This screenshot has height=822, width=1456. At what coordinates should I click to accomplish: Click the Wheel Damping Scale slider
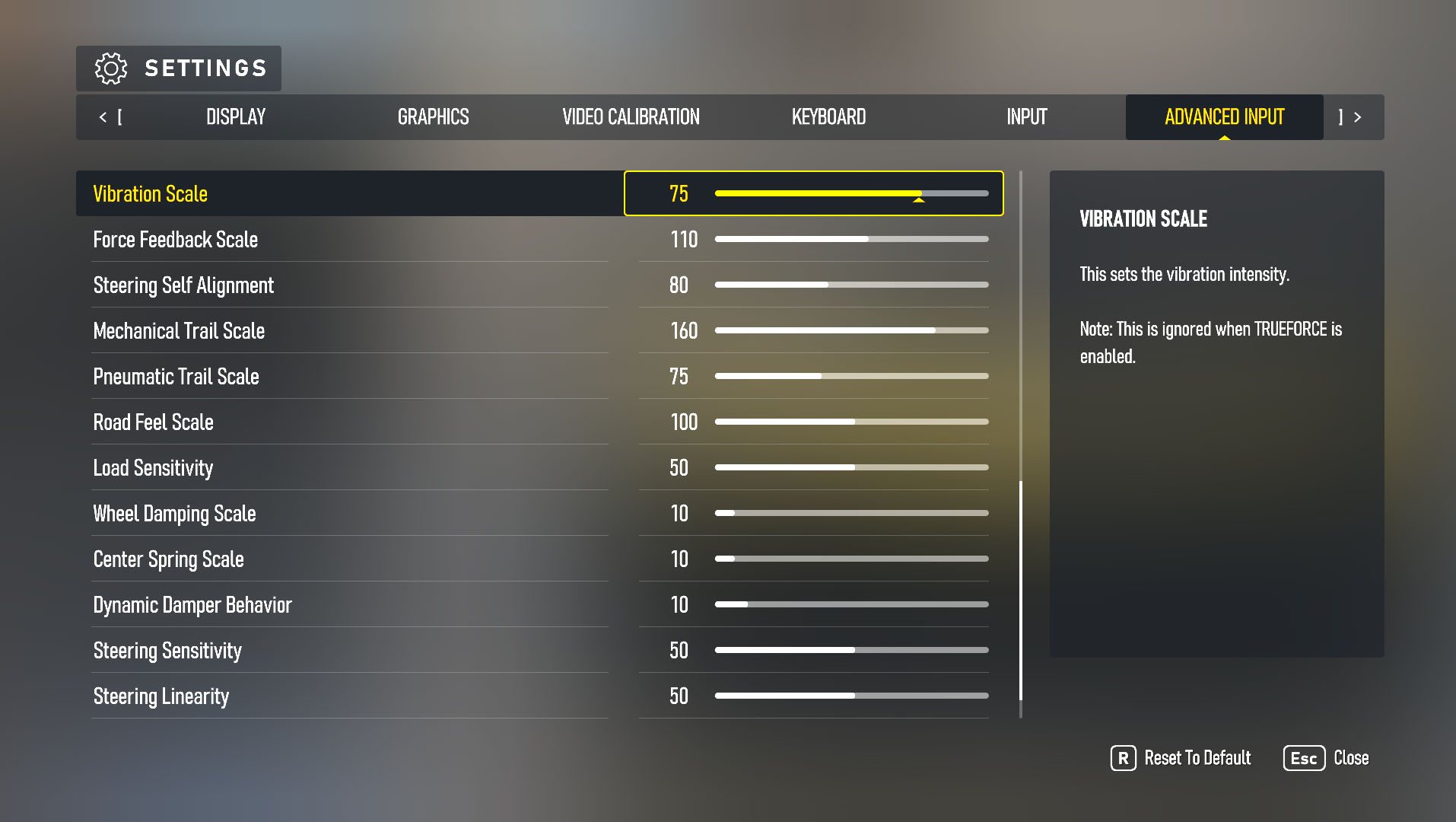[x=851, y=513]
